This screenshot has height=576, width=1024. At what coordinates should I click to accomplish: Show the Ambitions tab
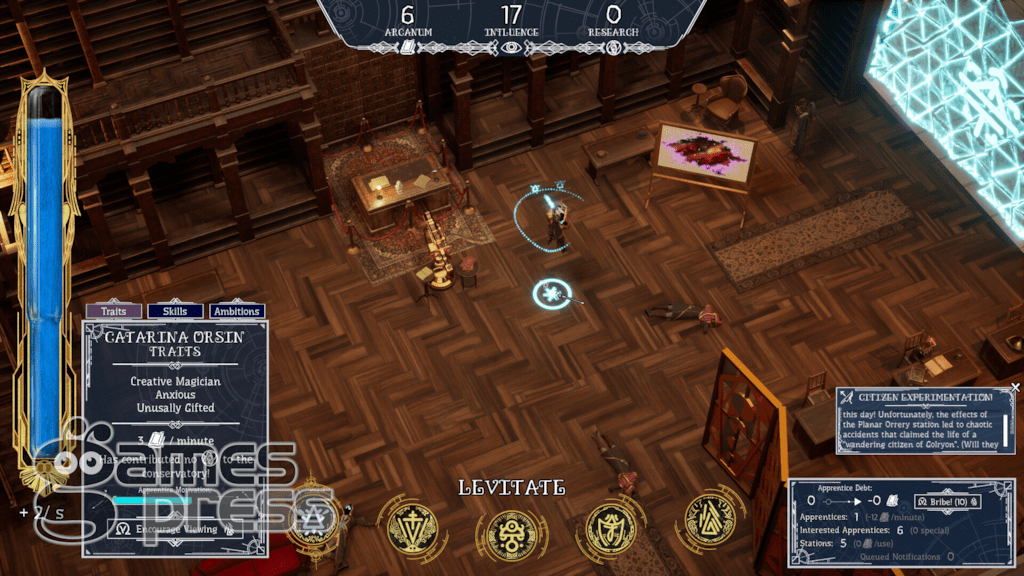pyautogui.click(x=237, y=311)
